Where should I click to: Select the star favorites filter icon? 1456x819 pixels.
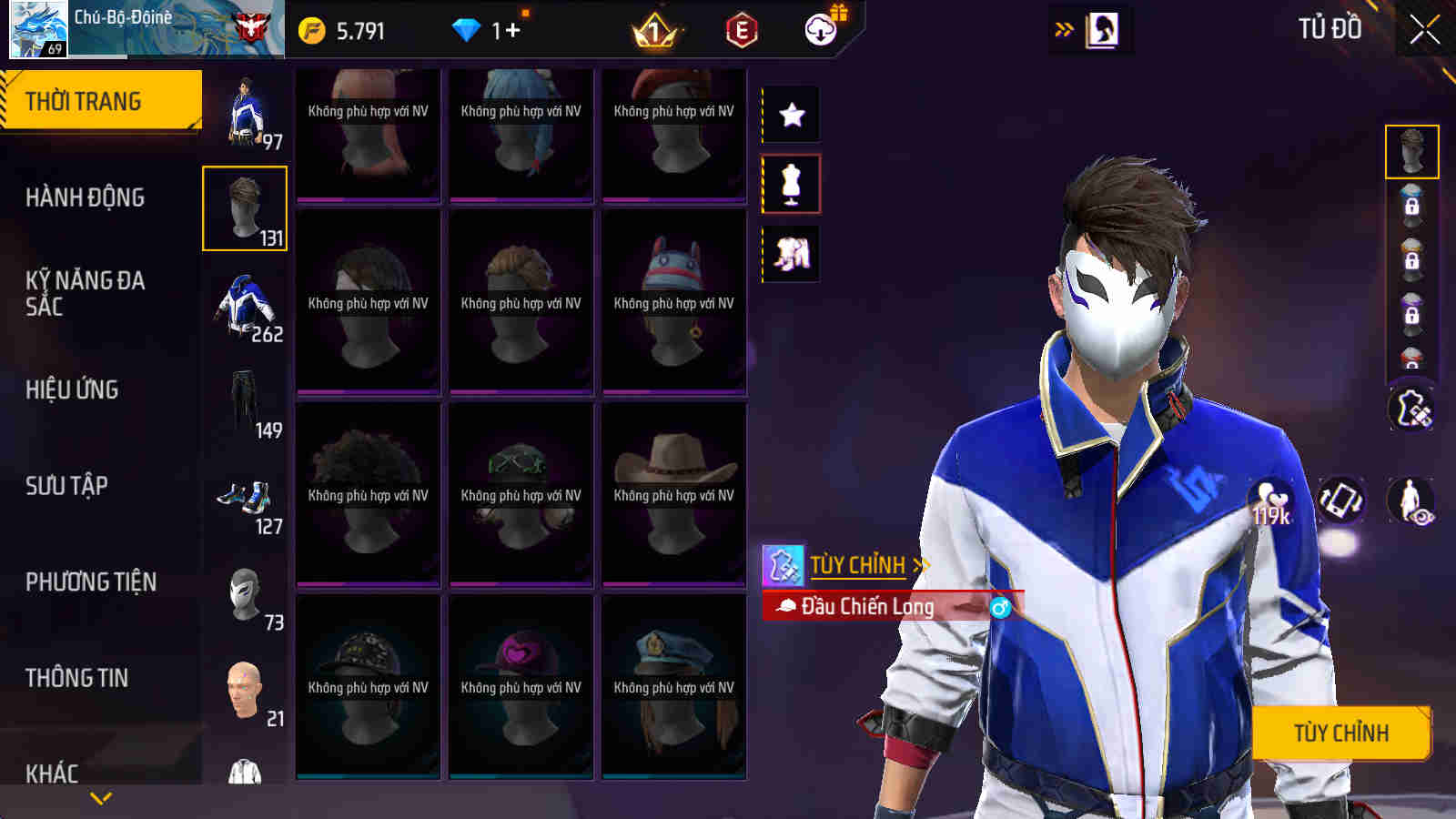790,115
